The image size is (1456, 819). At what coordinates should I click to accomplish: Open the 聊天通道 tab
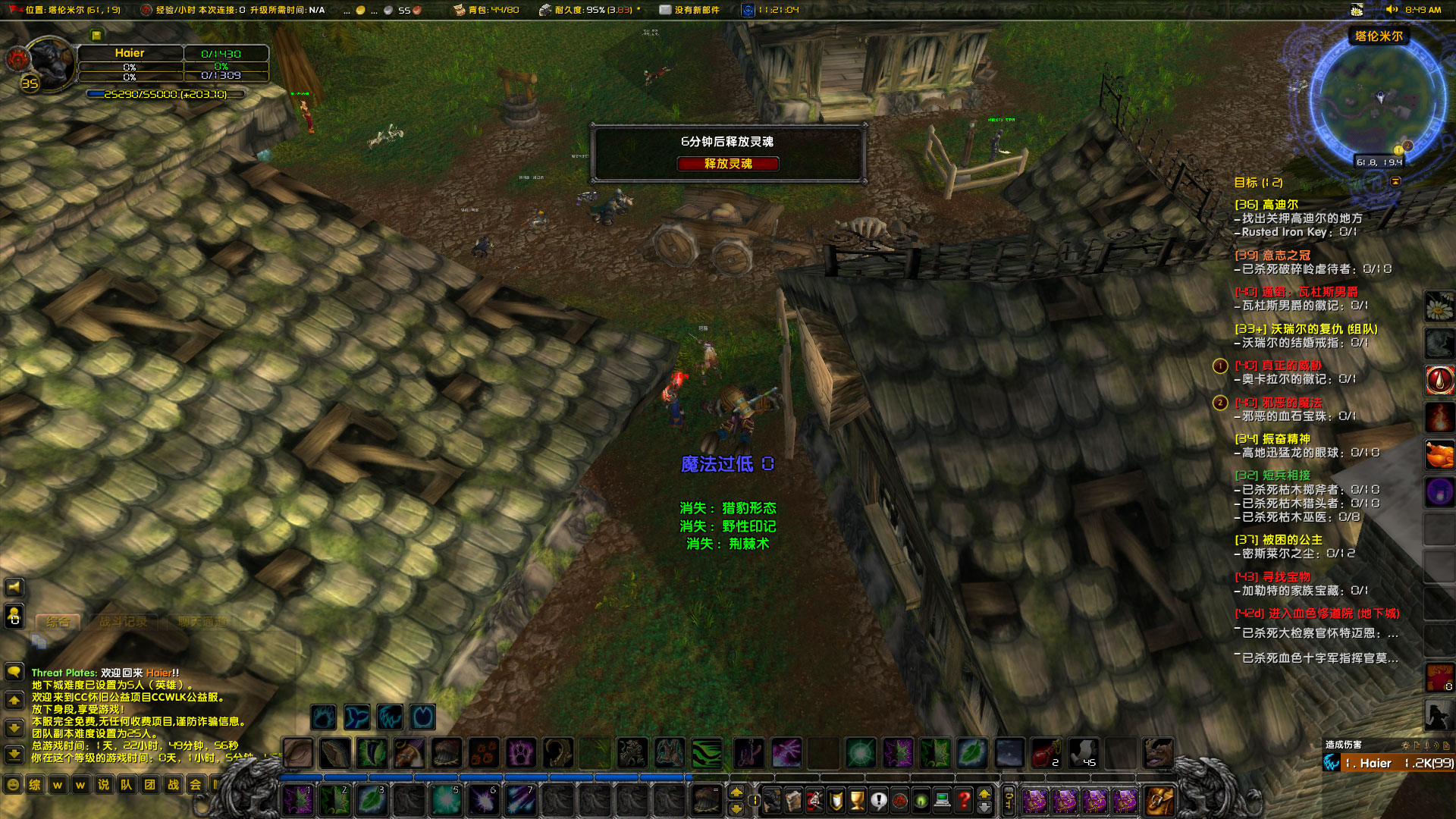[201, 620]
